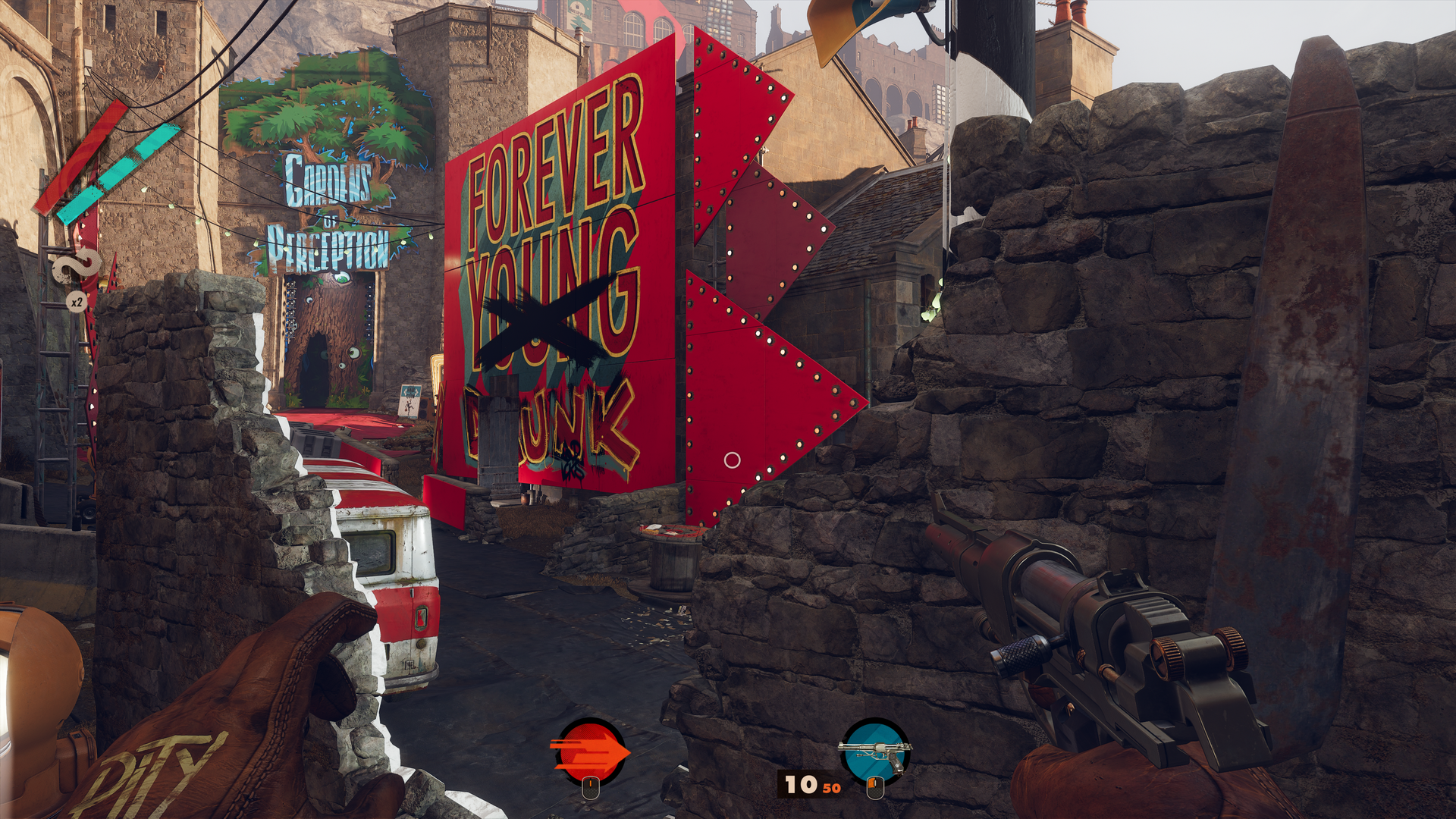
Task: Activate the red arrow Shift ability icon
Action: pos(589,752)
